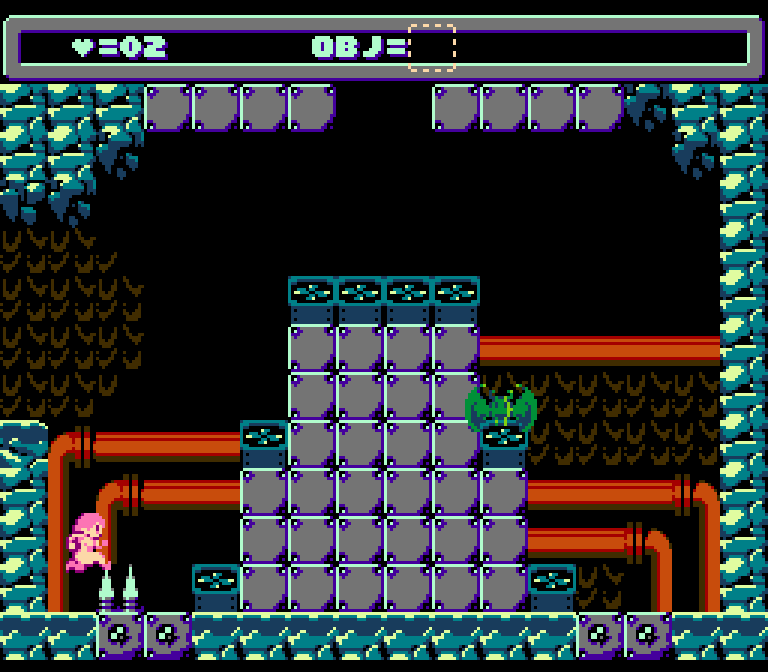Select the empty OBJ item slot
768x672 pixels.
point(432,47)
